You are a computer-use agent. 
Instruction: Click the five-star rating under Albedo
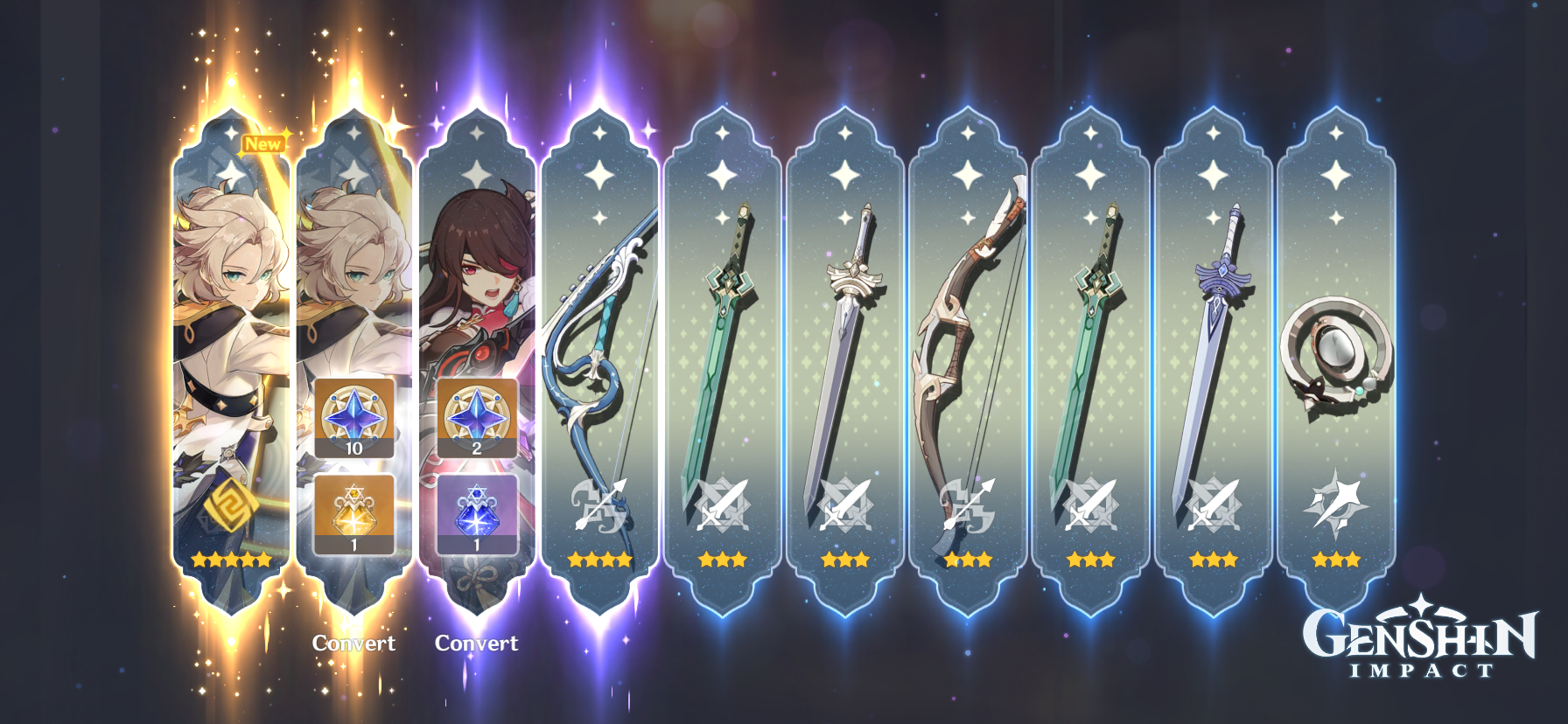[231, 560]
